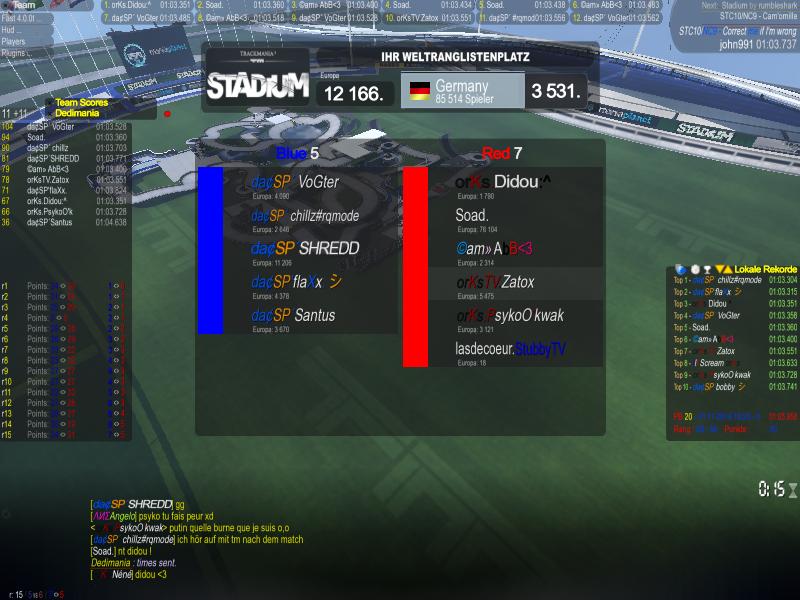Select lasdecoeur.StubbyTV in Red team list
The image size is (800, 600).
510,348
